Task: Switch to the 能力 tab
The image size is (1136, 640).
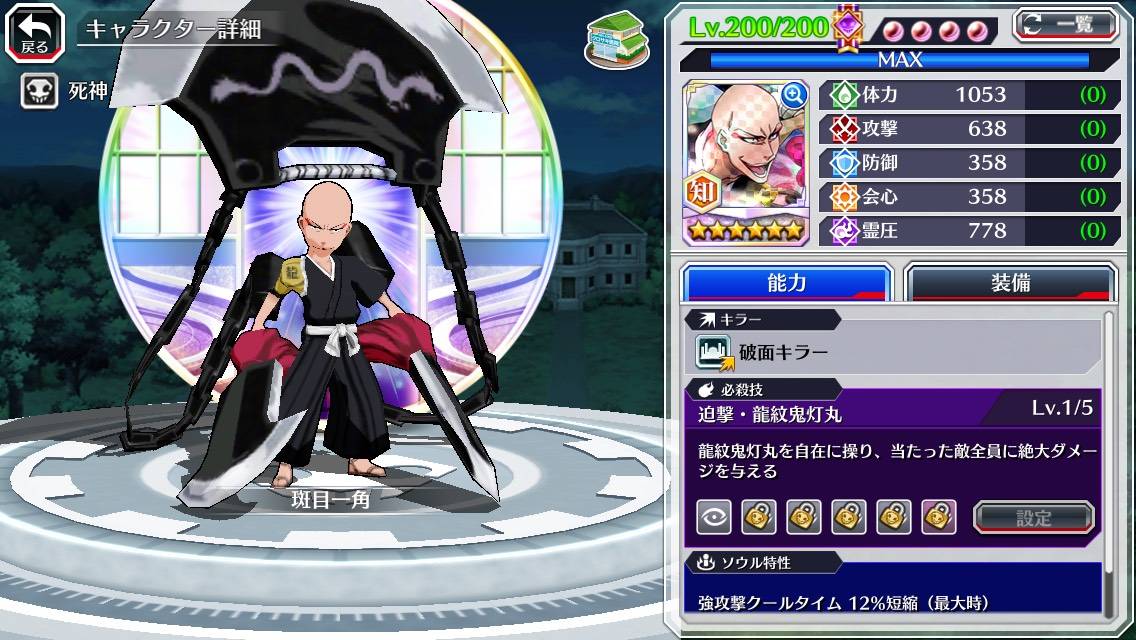Action: pos(786,283)
